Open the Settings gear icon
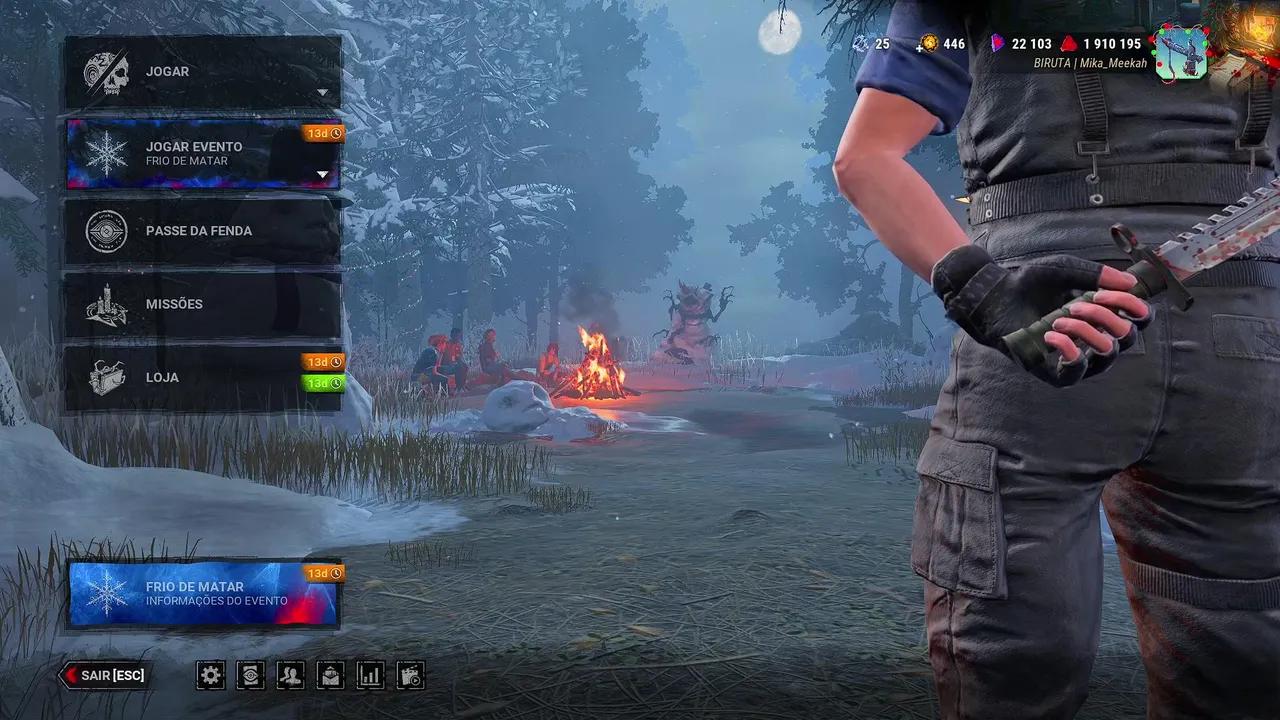This screenshot has width=1280, height=720. (209, 675)
